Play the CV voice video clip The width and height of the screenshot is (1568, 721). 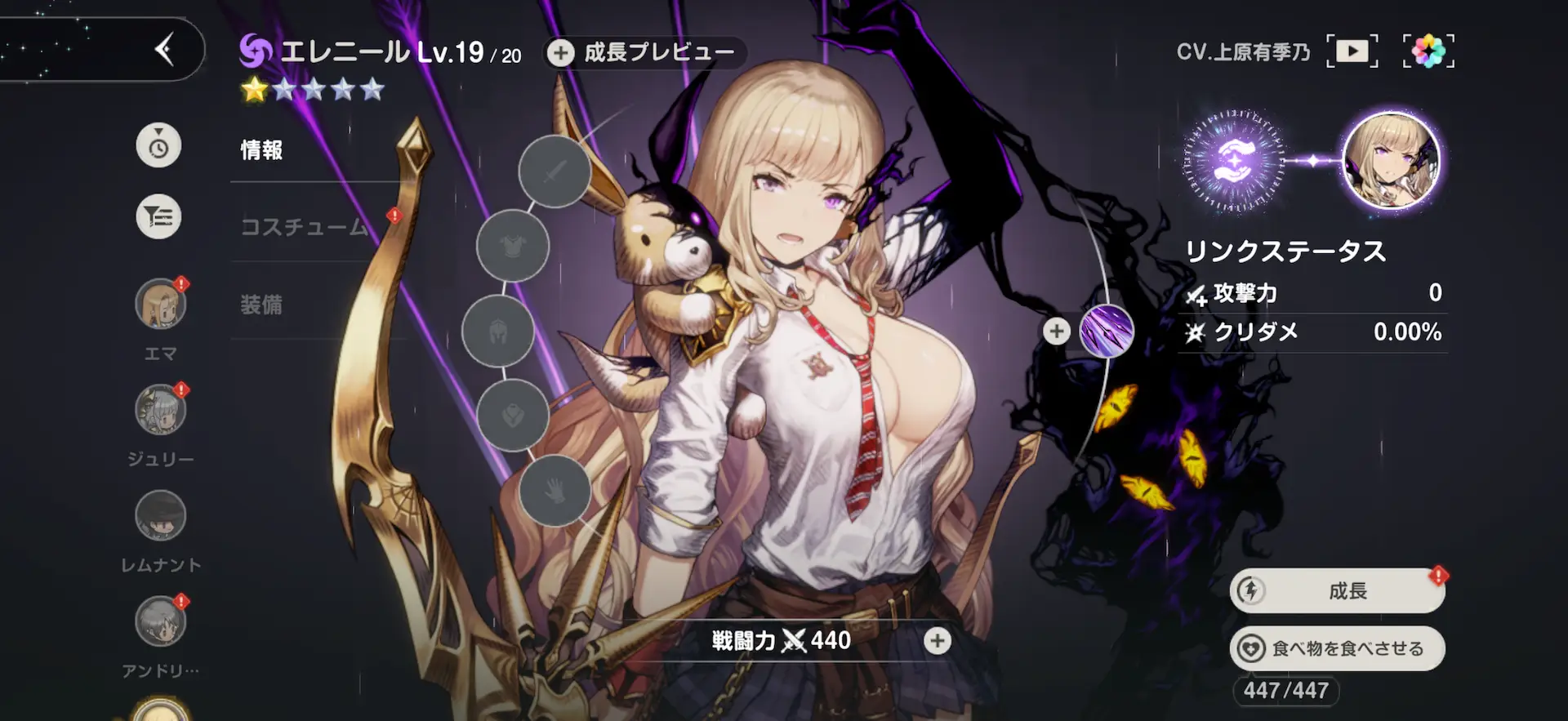tap(1352, 50)
